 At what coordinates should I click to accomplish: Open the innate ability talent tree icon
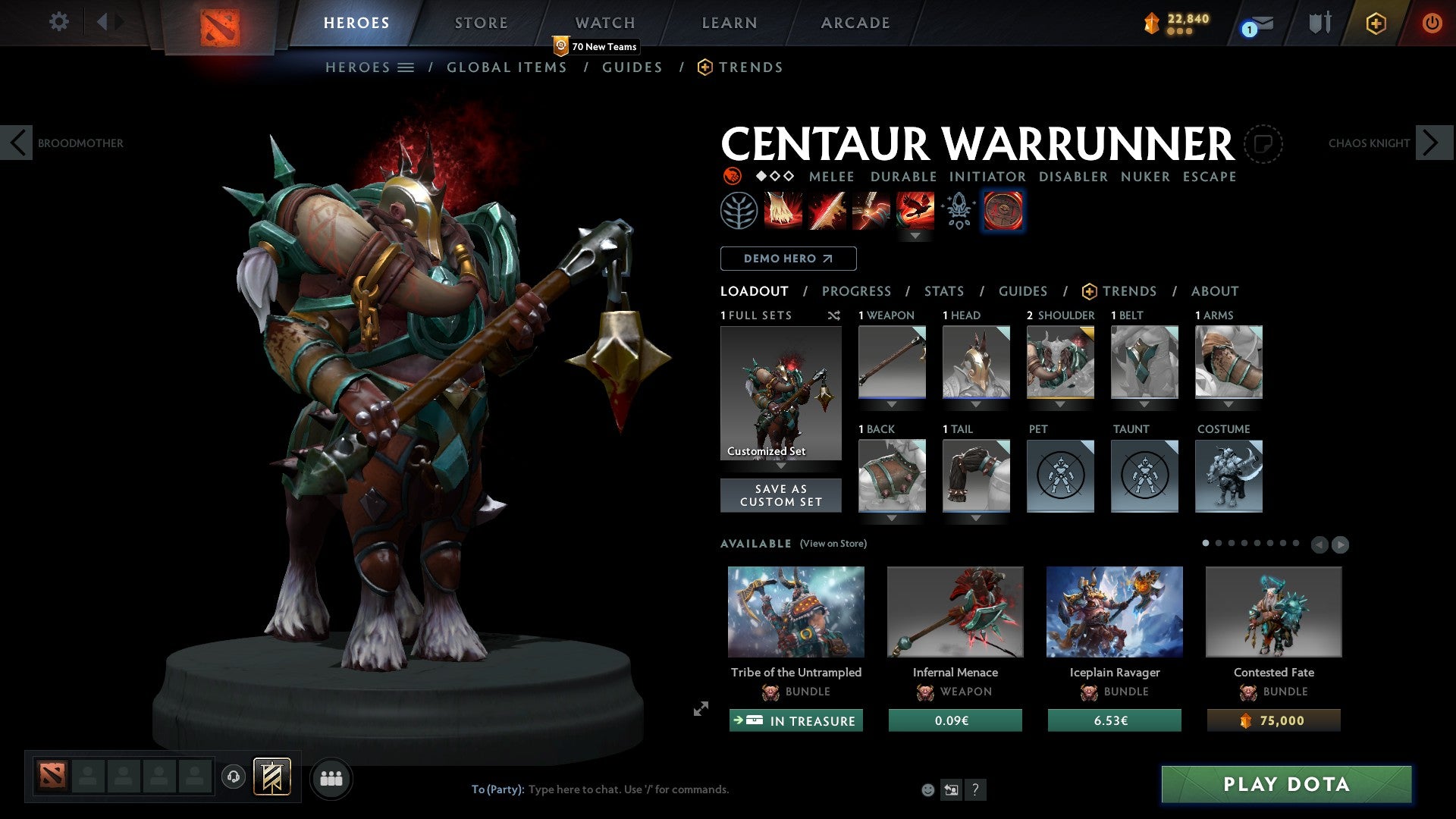point(739,211)
